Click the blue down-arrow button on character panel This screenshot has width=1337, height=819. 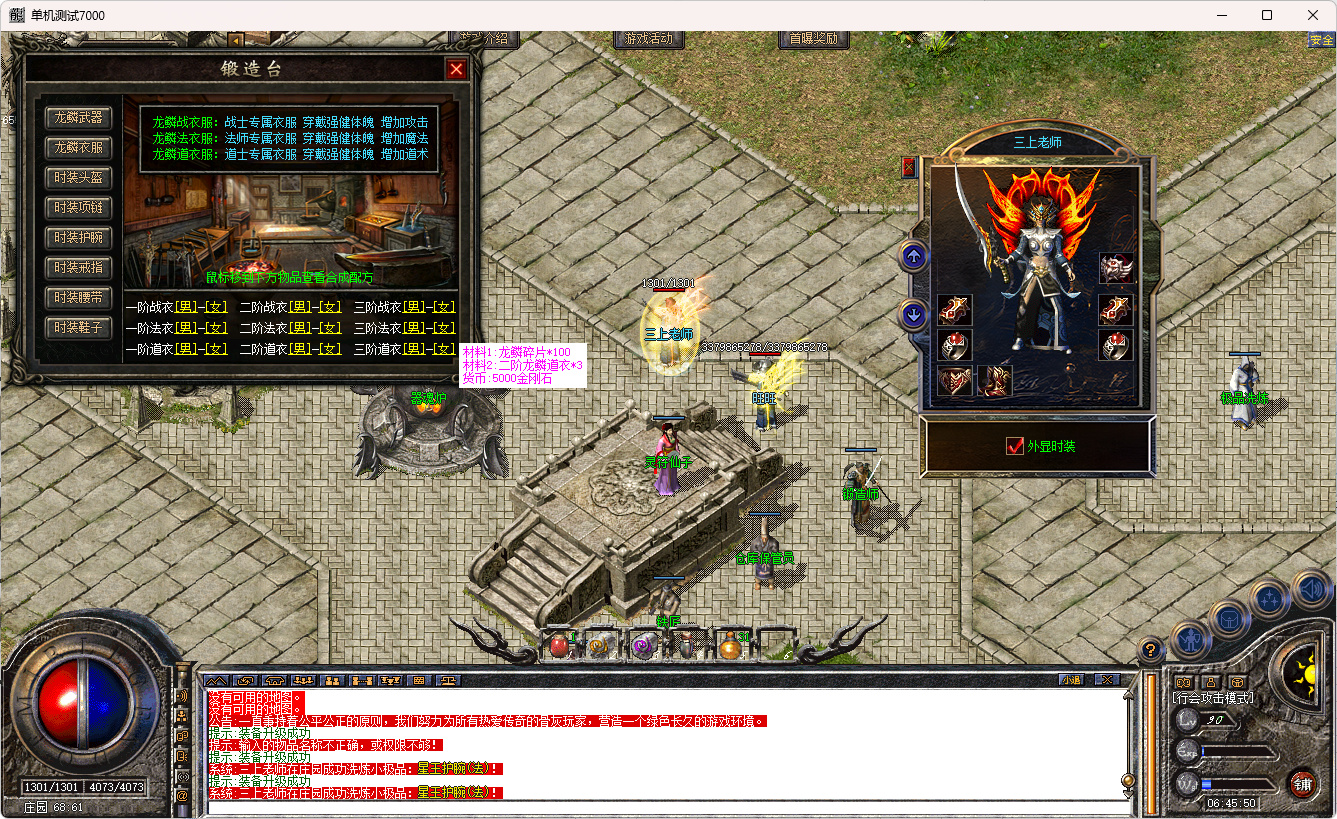[x=913, y=315]
